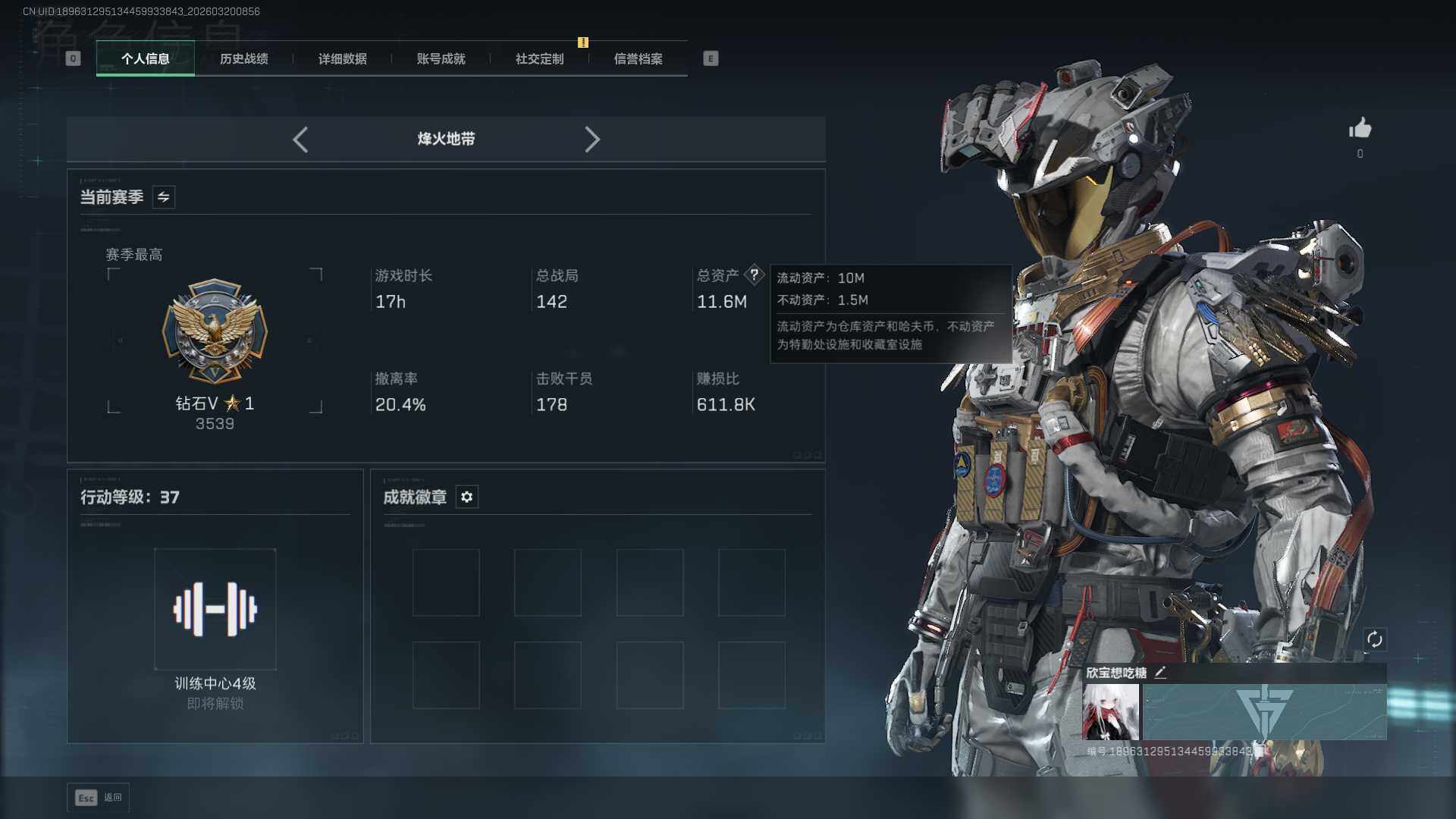
Task: Select the 详细数据 tab
Action: (342, 58)
